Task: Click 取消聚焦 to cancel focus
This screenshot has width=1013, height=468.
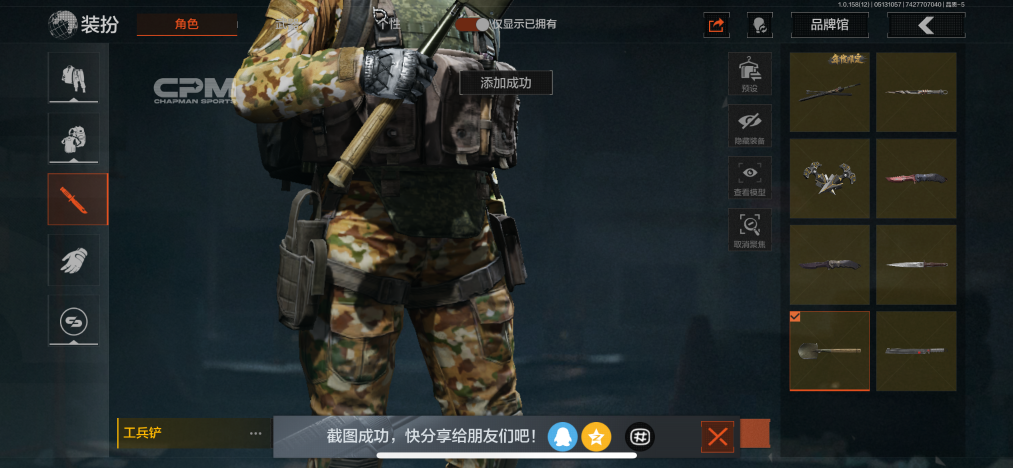Action: coord(749,230)
